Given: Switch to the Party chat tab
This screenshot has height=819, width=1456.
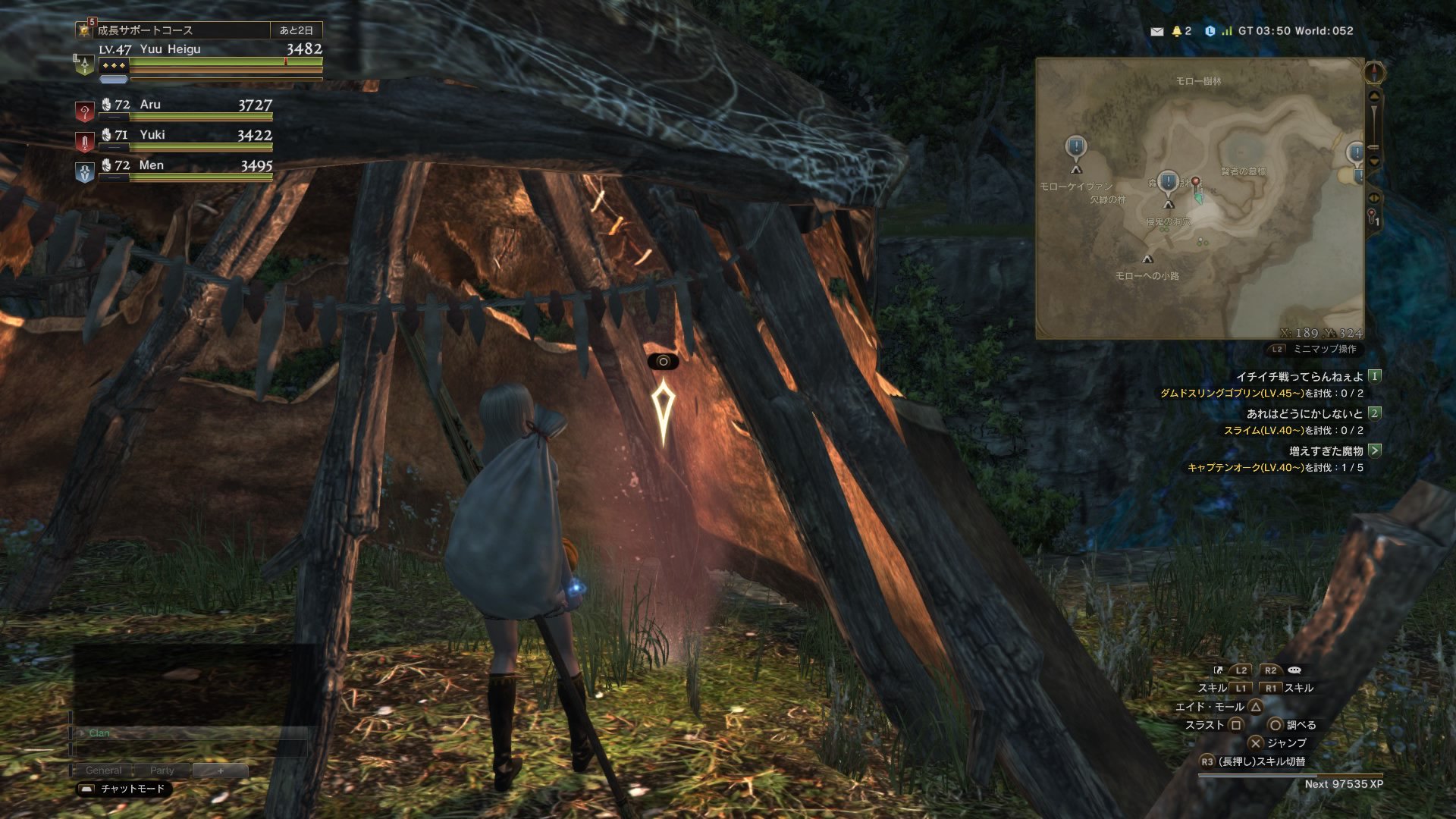Looking at the screenshot, I should coord(162,770).
